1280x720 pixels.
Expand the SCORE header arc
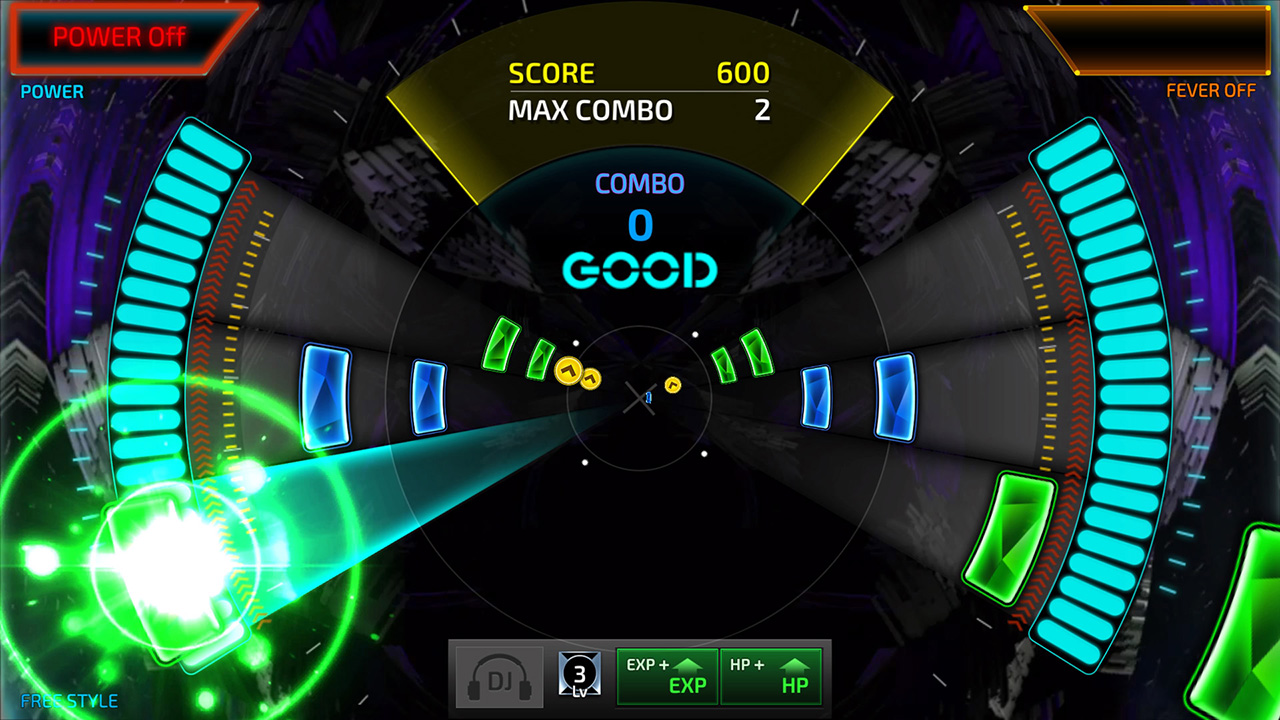coord(640,72)
